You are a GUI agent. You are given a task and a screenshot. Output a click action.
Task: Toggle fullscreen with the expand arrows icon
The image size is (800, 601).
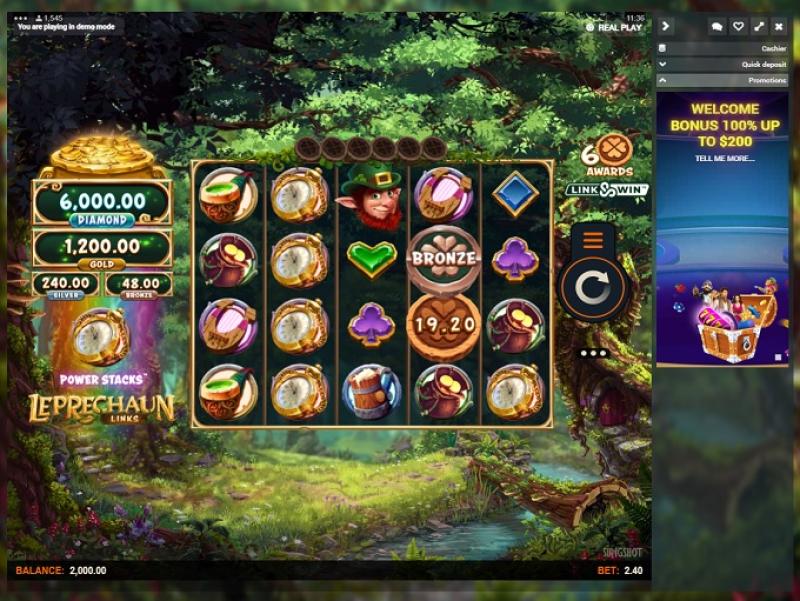(759, 27)
